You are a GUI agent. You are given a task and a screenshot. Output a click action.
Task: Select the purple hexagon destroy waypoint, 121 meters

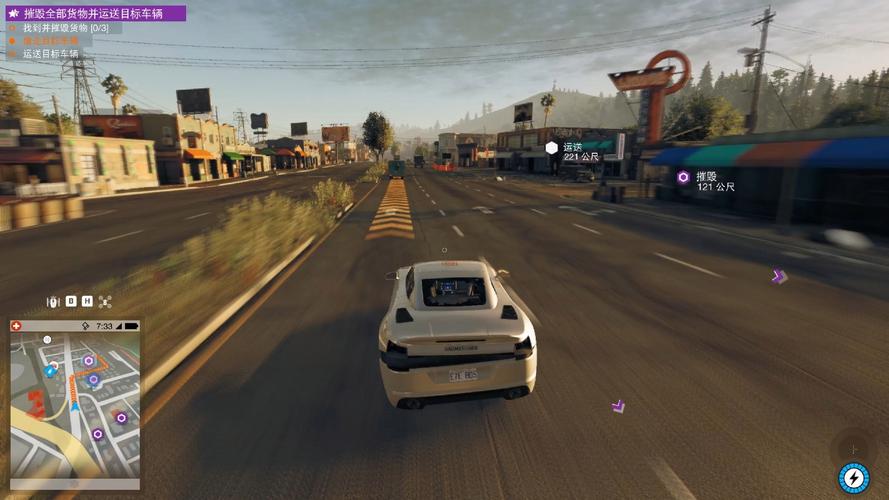pyautogui.click(x=683, y=177)
